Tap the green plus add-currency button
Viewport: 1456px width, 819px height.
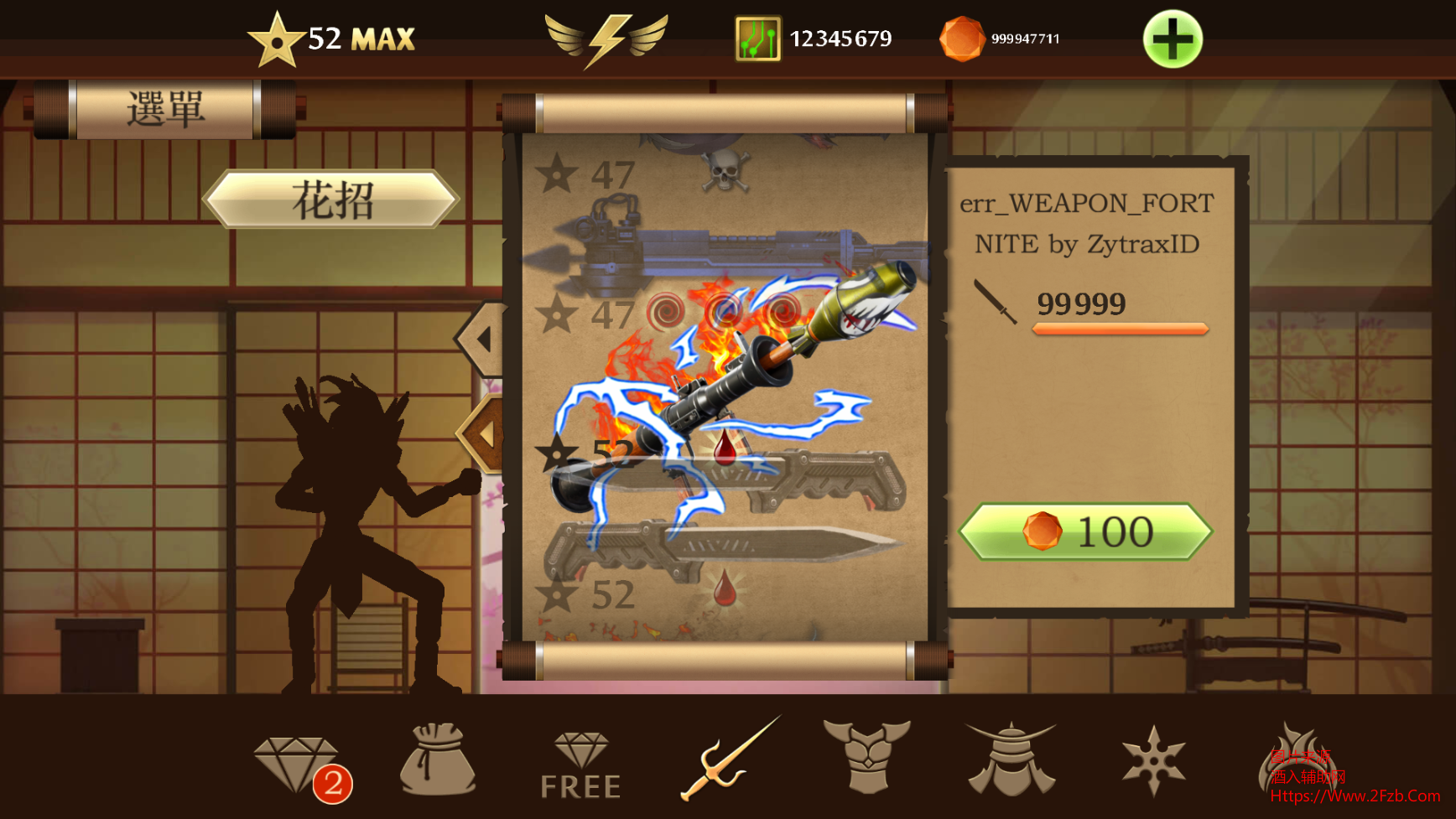tap(1172, 39)
